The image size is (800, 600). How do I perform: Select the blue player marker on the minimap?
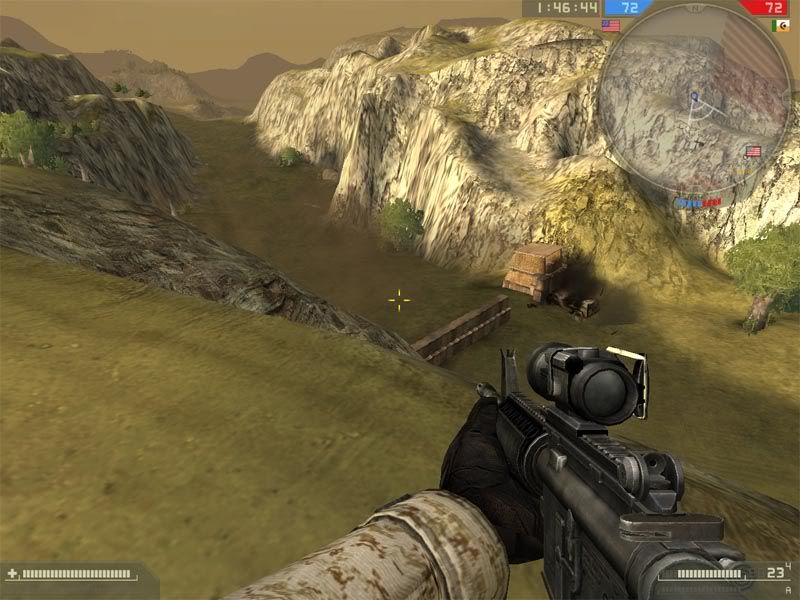(x=693, y=97)
